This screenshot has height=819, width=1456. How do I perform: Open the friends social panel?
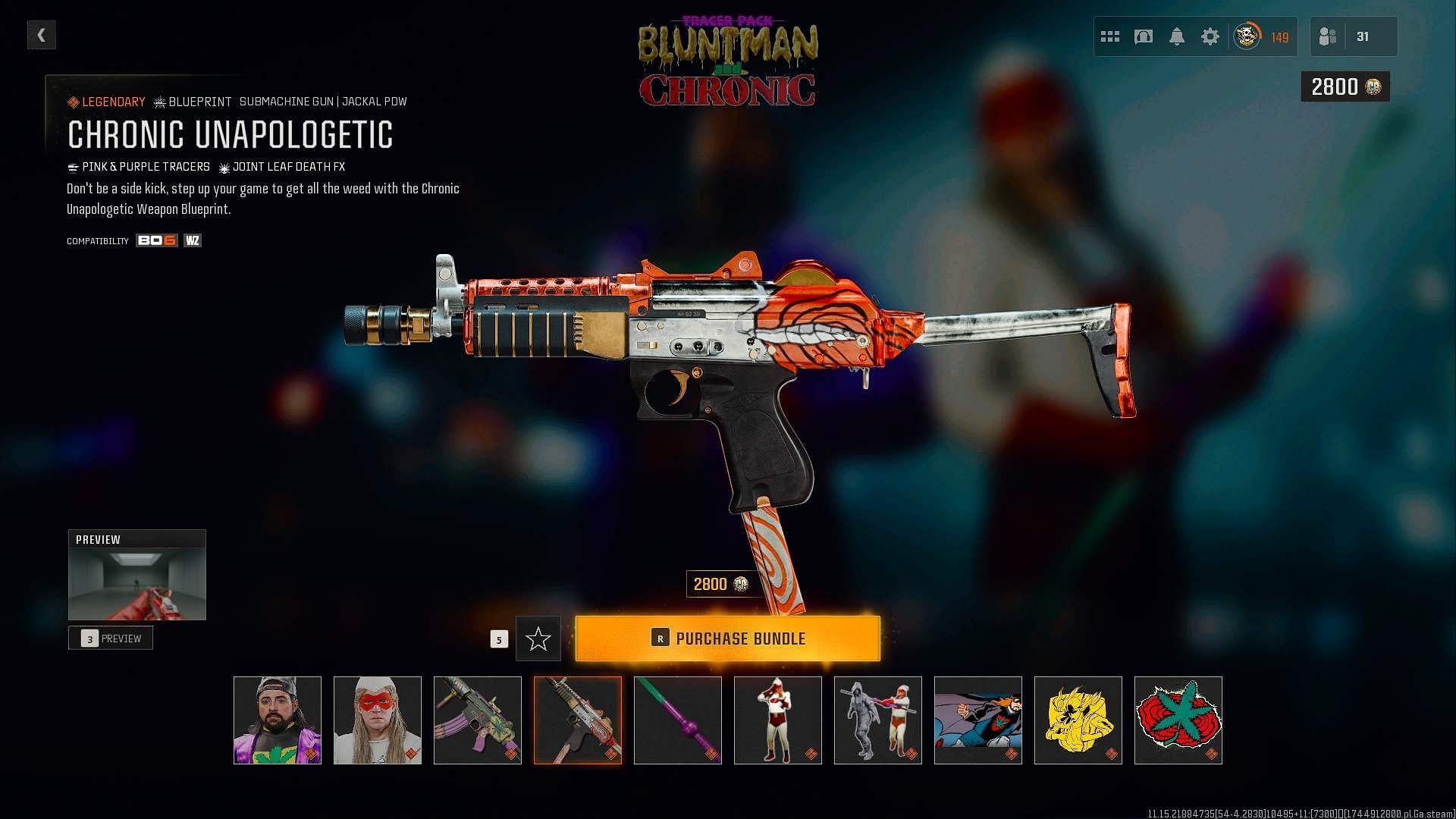pos(1353,36)
